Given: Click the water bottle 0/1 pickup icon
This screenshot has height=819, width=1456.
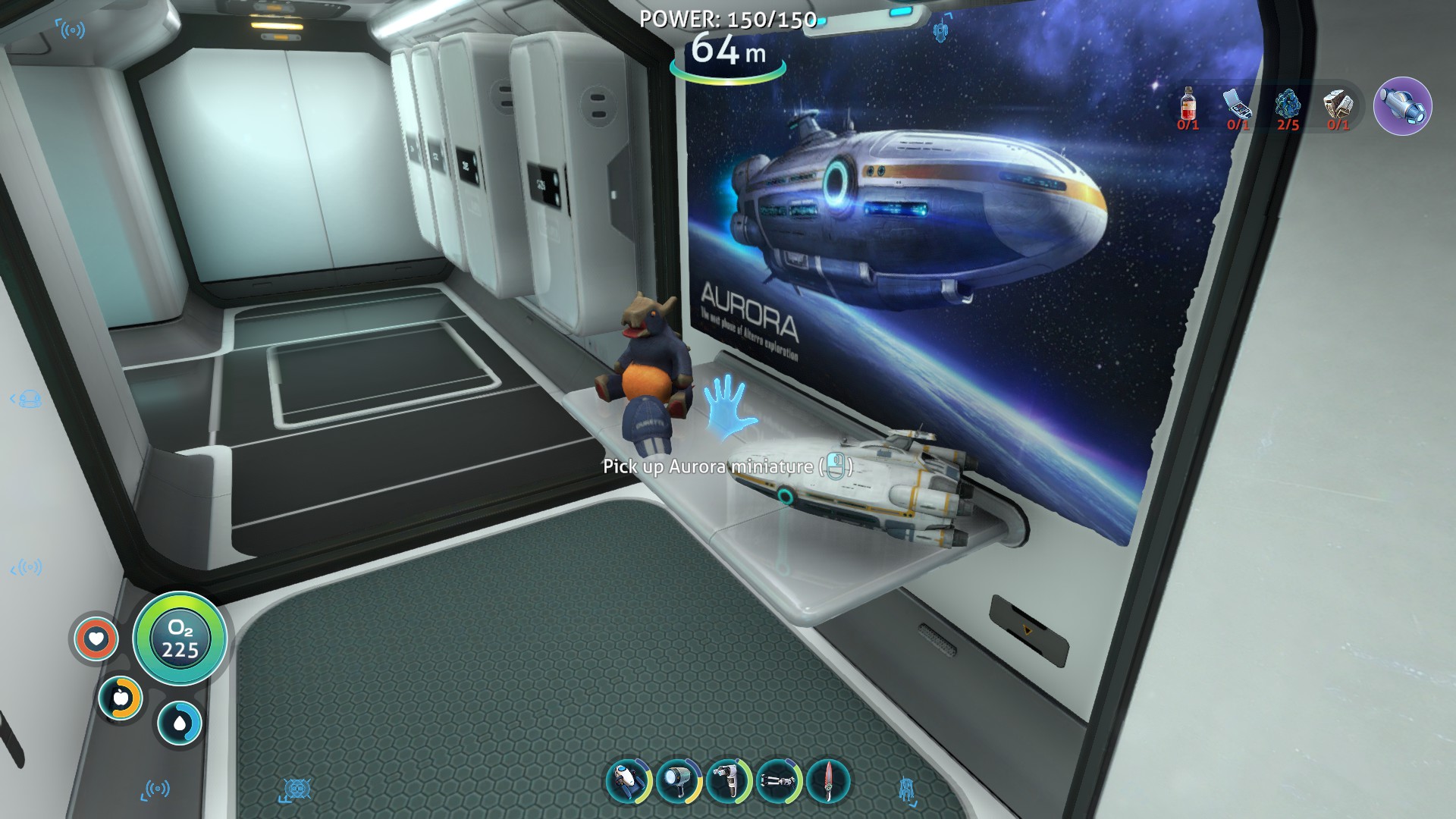Looking at the screenshot, I should point(1188,104).
